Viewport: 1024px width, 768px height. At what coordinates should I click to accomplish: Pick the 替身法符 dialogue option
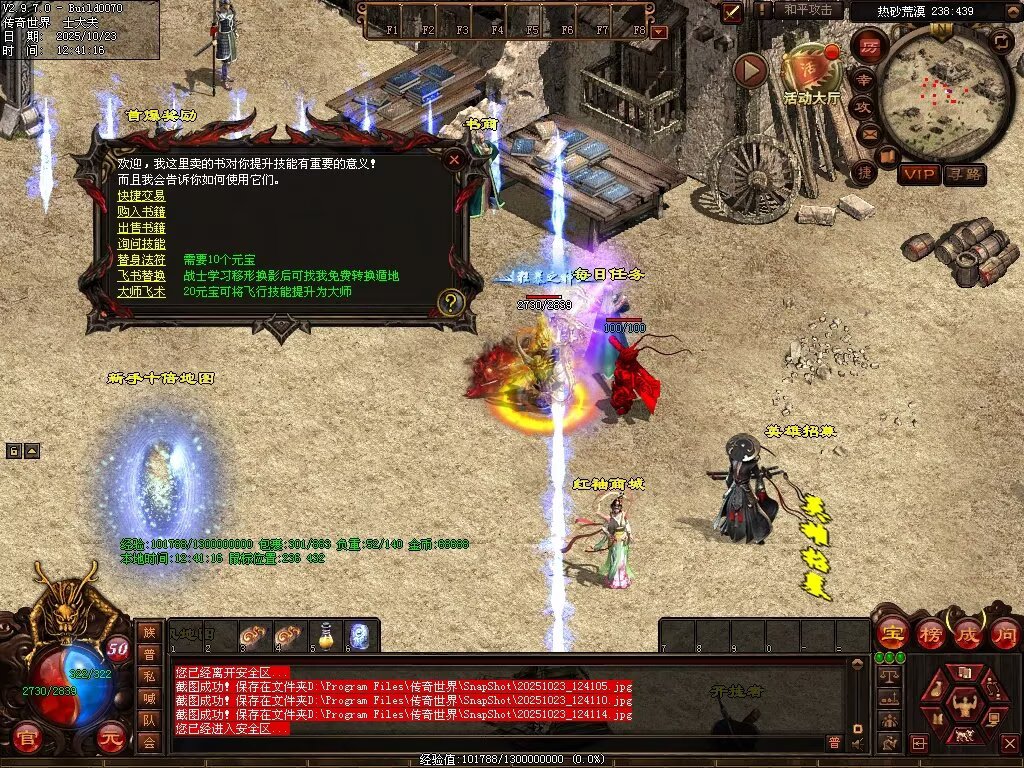pos(141,260)
